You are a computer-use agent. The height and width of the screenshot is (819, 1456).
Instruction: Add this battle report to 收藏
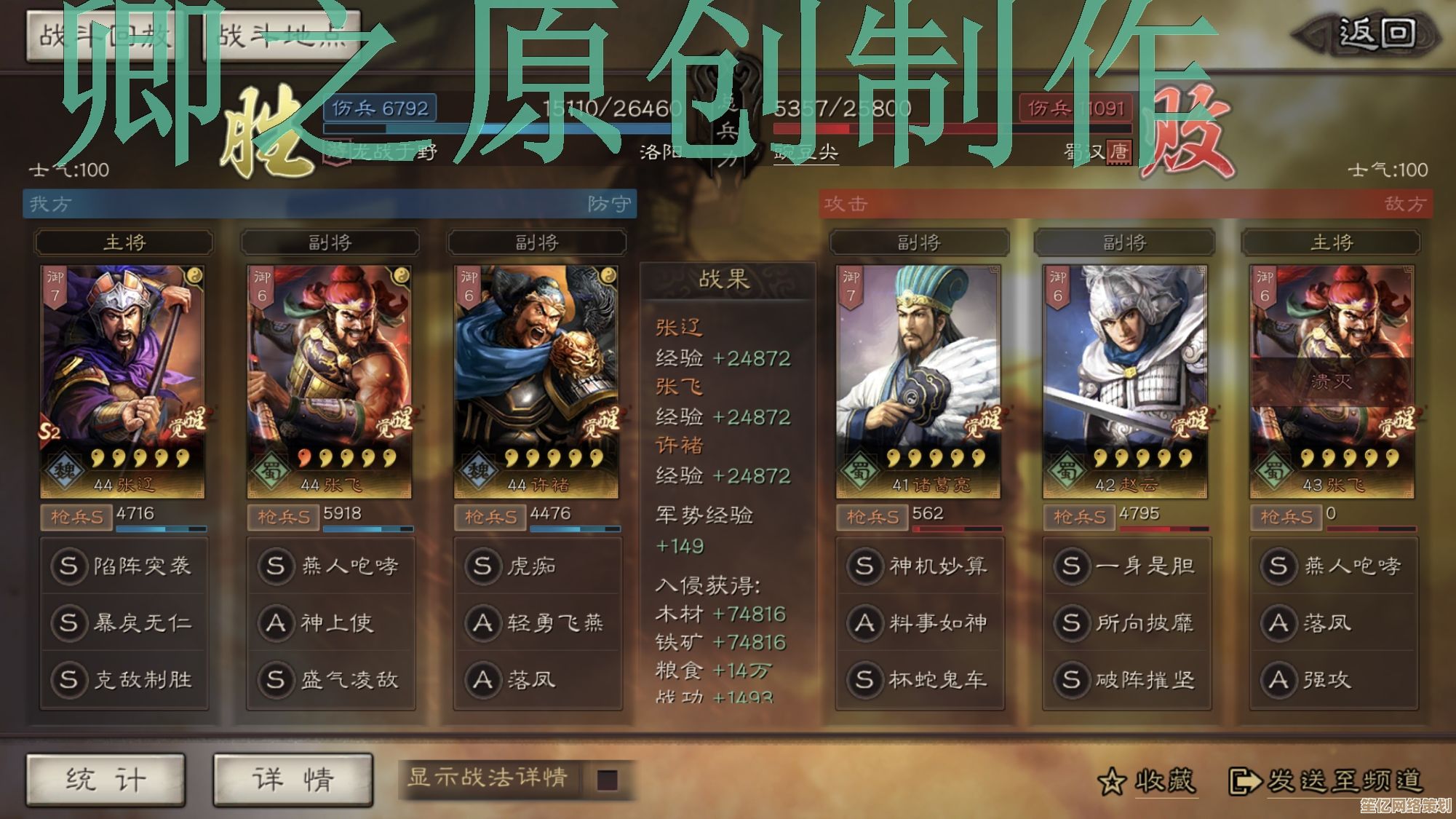point(1147,781)
